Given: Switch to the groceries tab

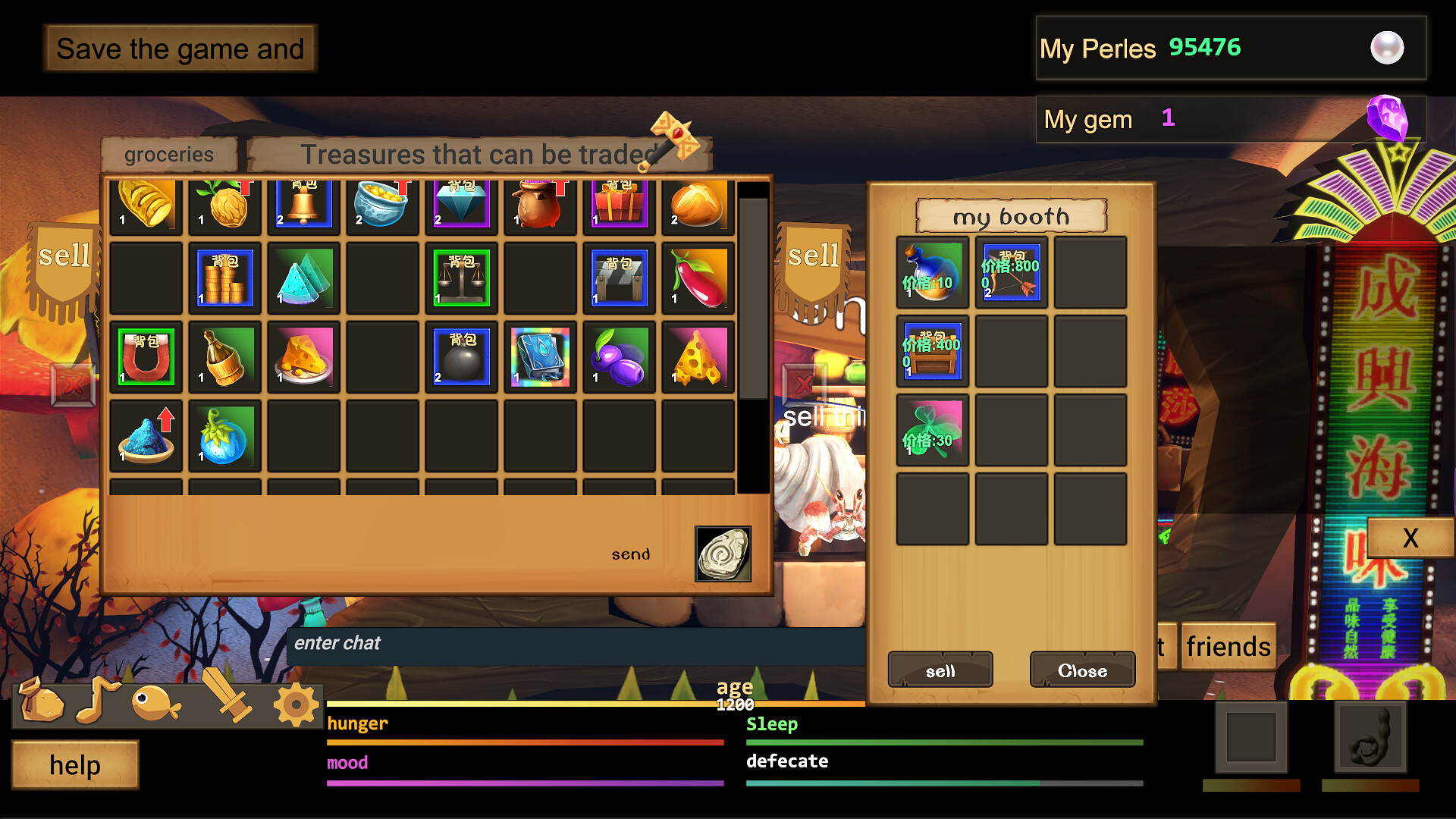Looking at the screenshot, I should coord(169,154).
